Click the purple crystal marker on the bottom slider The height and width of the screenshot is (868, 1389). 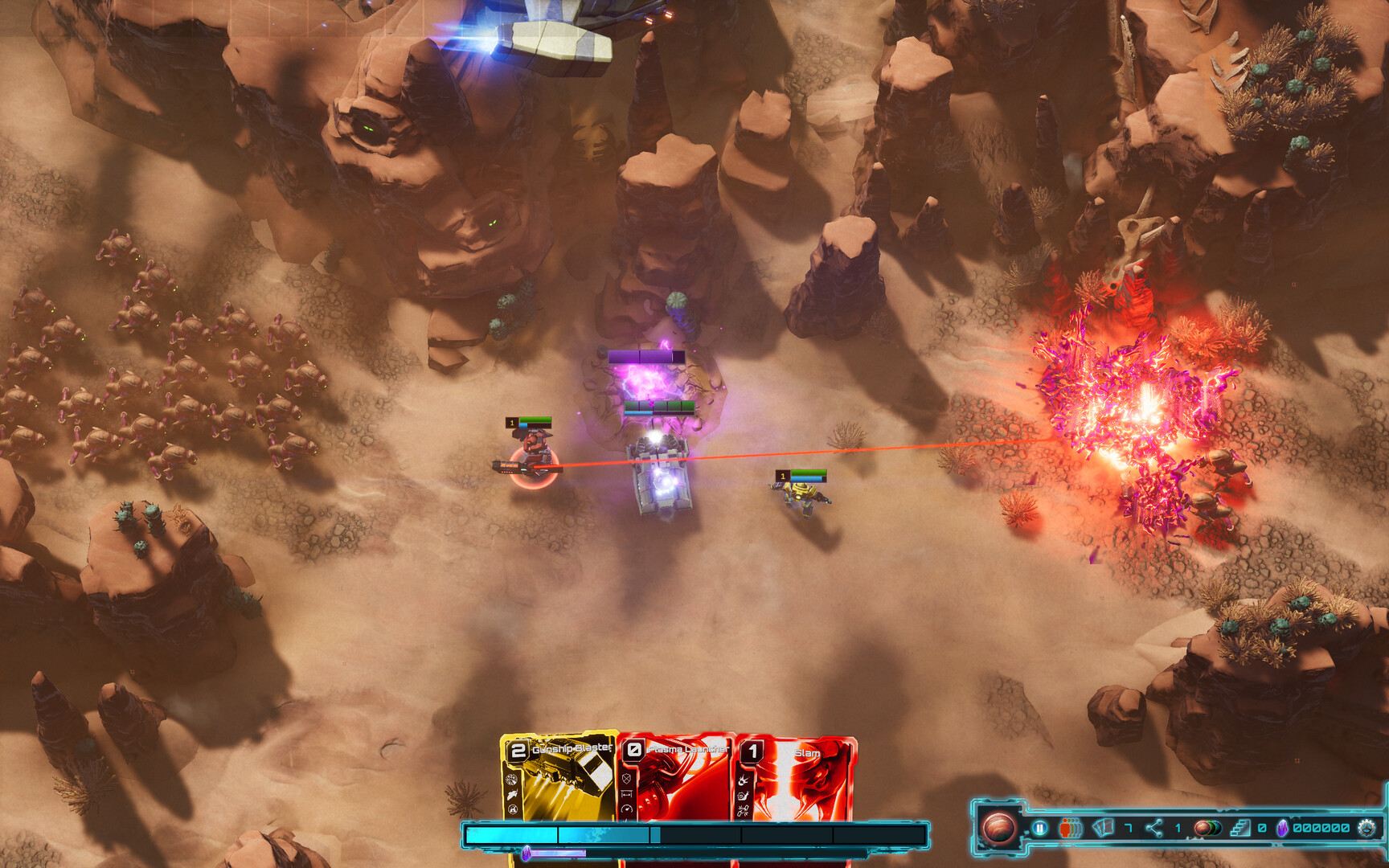coord(527,853)
